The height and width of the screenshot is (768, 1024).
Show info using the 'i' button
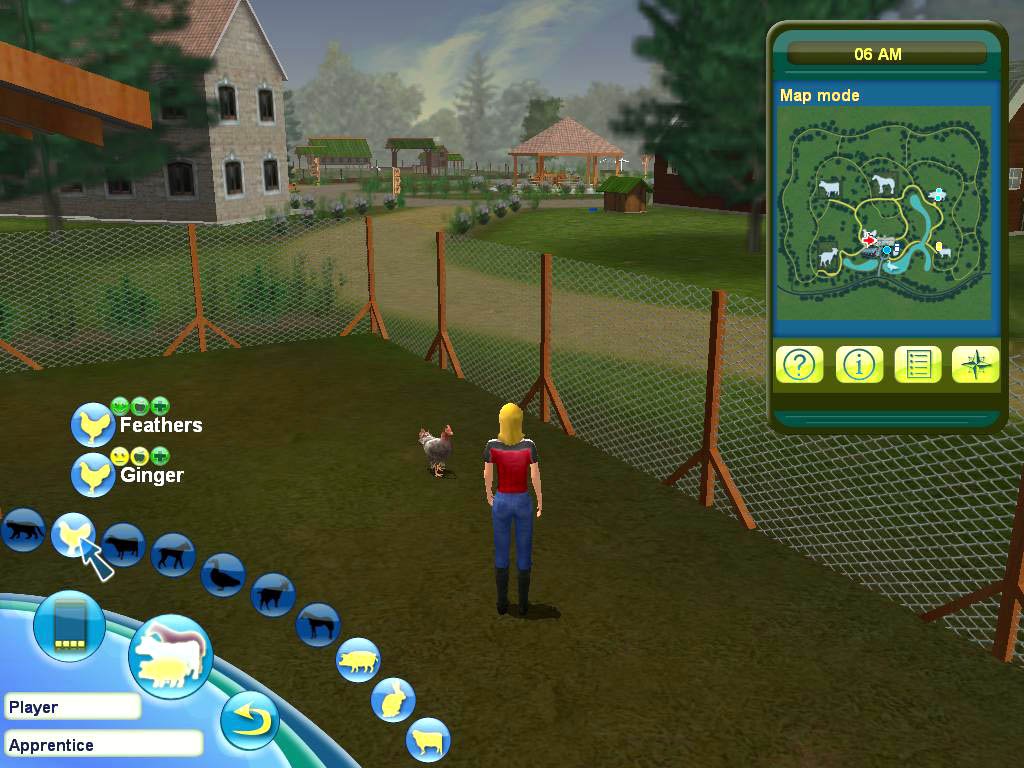click(x=858, y=365)
